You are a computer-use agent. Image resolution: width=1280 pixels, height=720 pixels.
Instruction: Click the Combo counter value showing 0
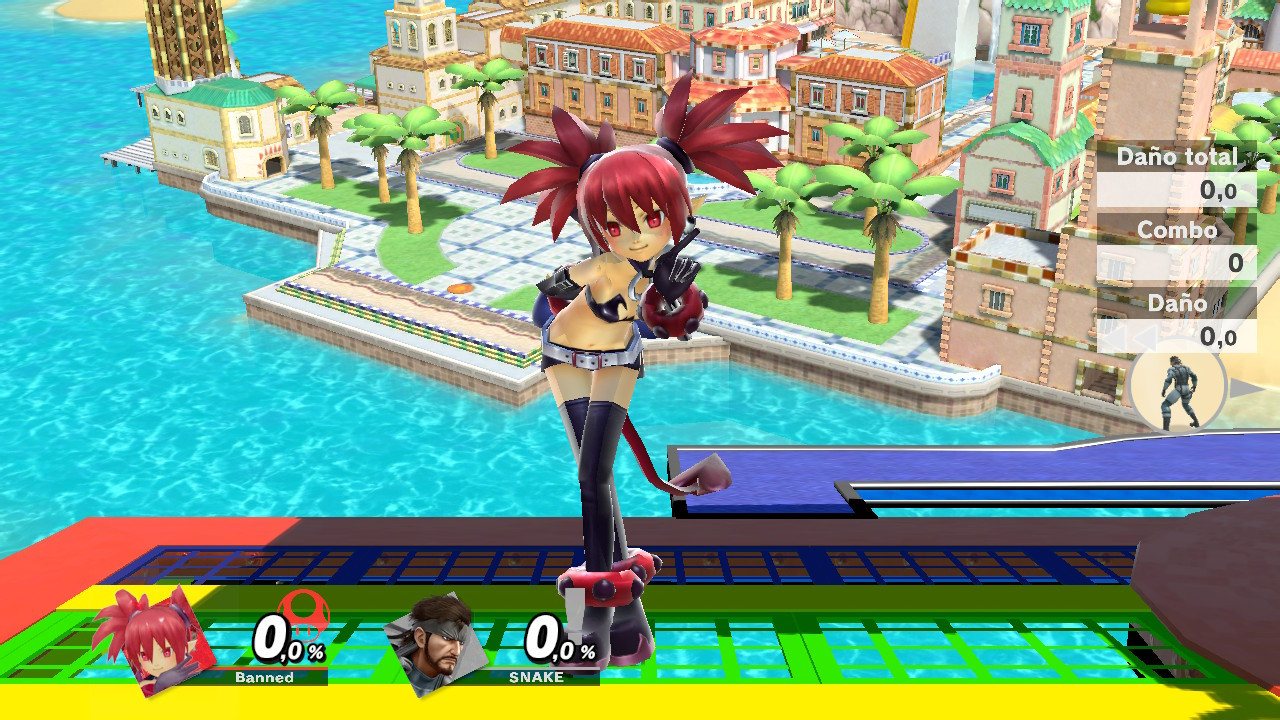[1235, 263]
